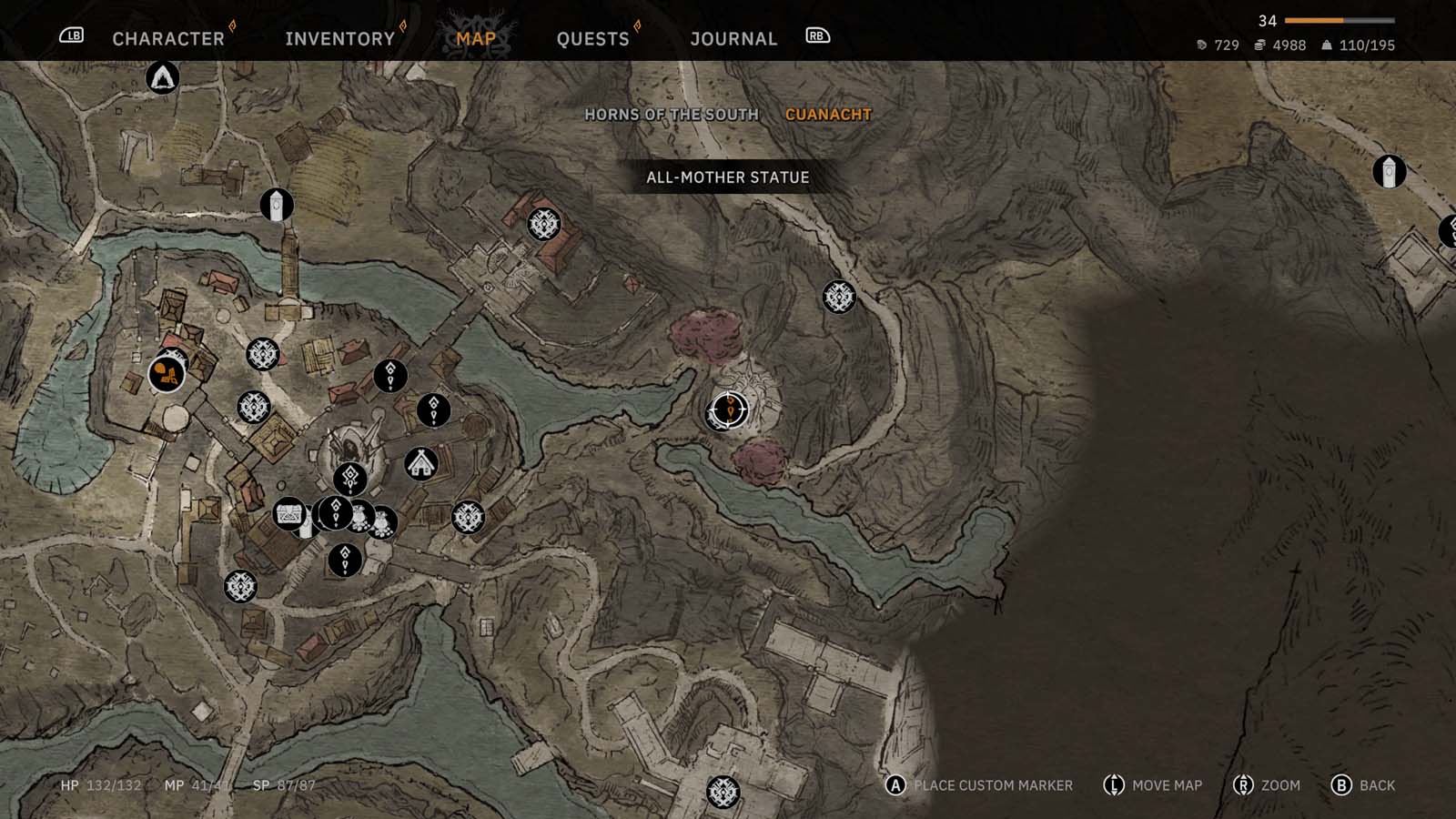Click the orange merchant icon on the left
Screen dimensions: 1456x819
click(166, 371)
